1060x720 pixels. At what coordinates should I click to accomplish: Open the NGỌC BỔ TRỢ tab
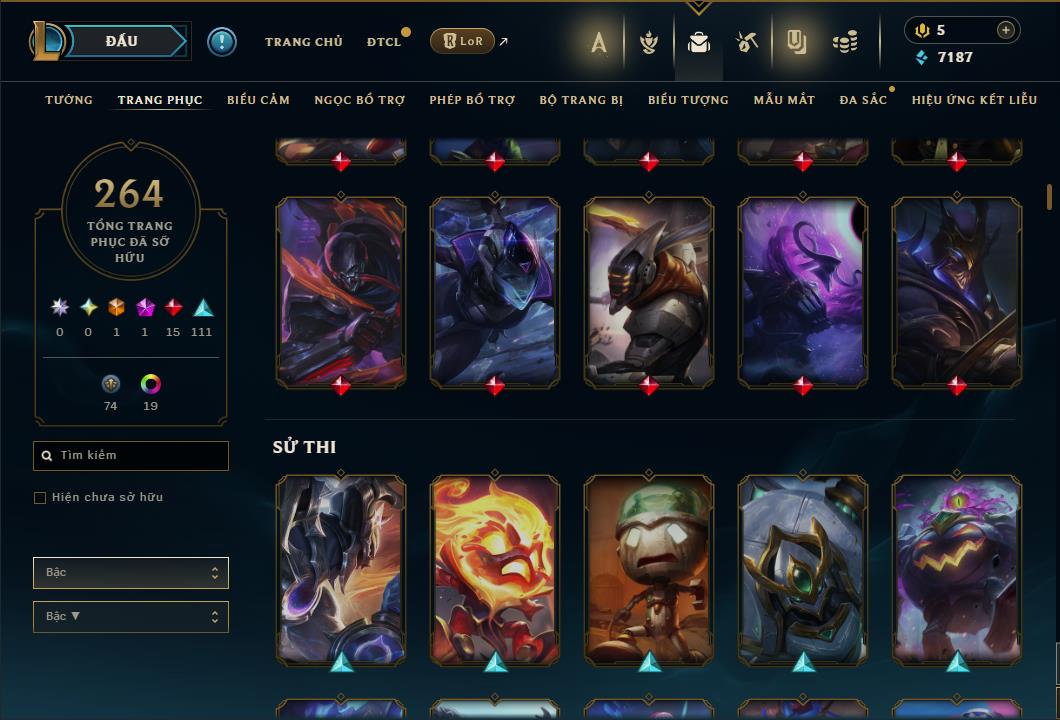[x=360, y=100]
